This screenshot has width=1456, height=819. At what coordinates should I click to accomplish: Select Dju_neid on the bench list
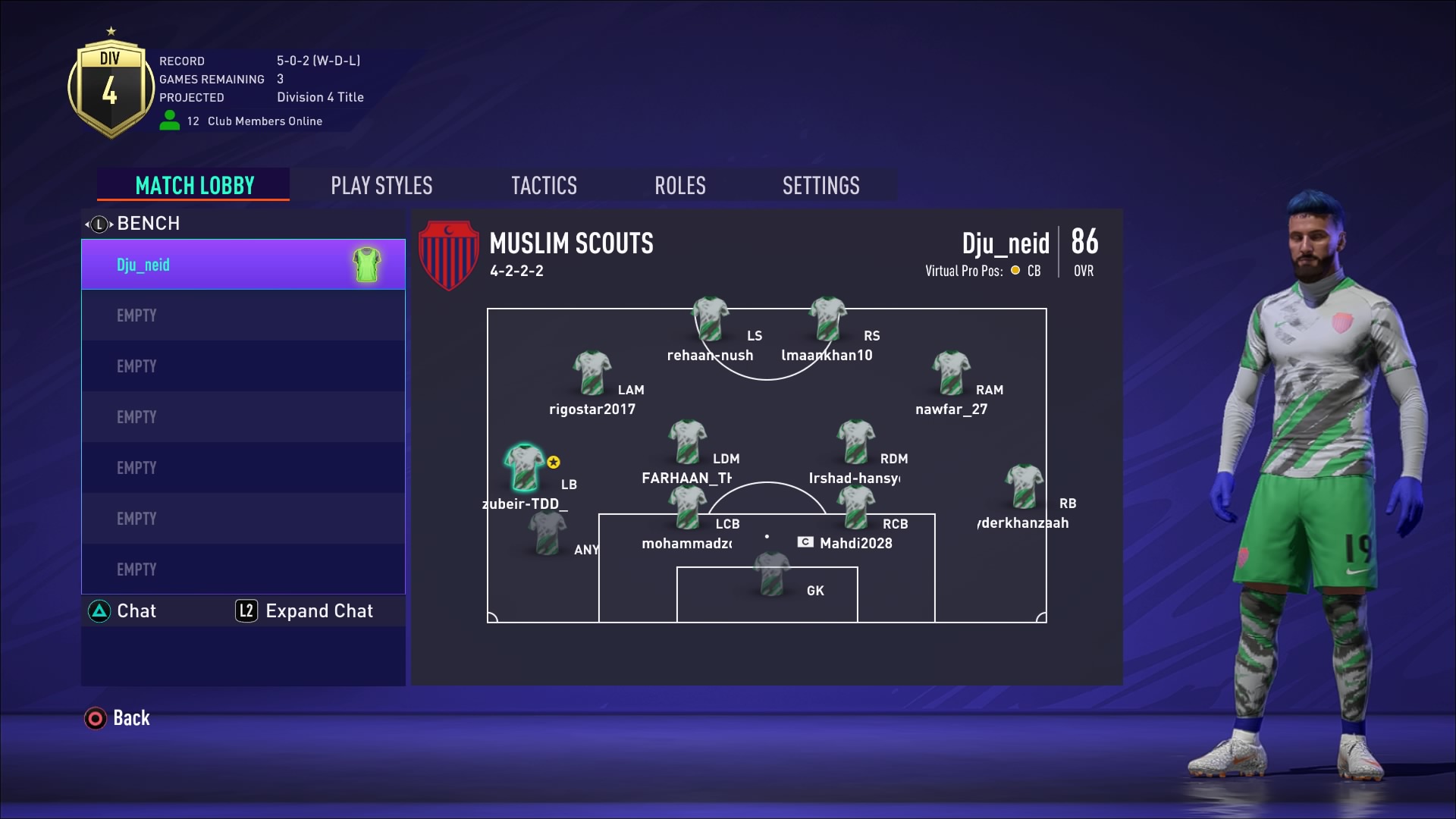243,265
